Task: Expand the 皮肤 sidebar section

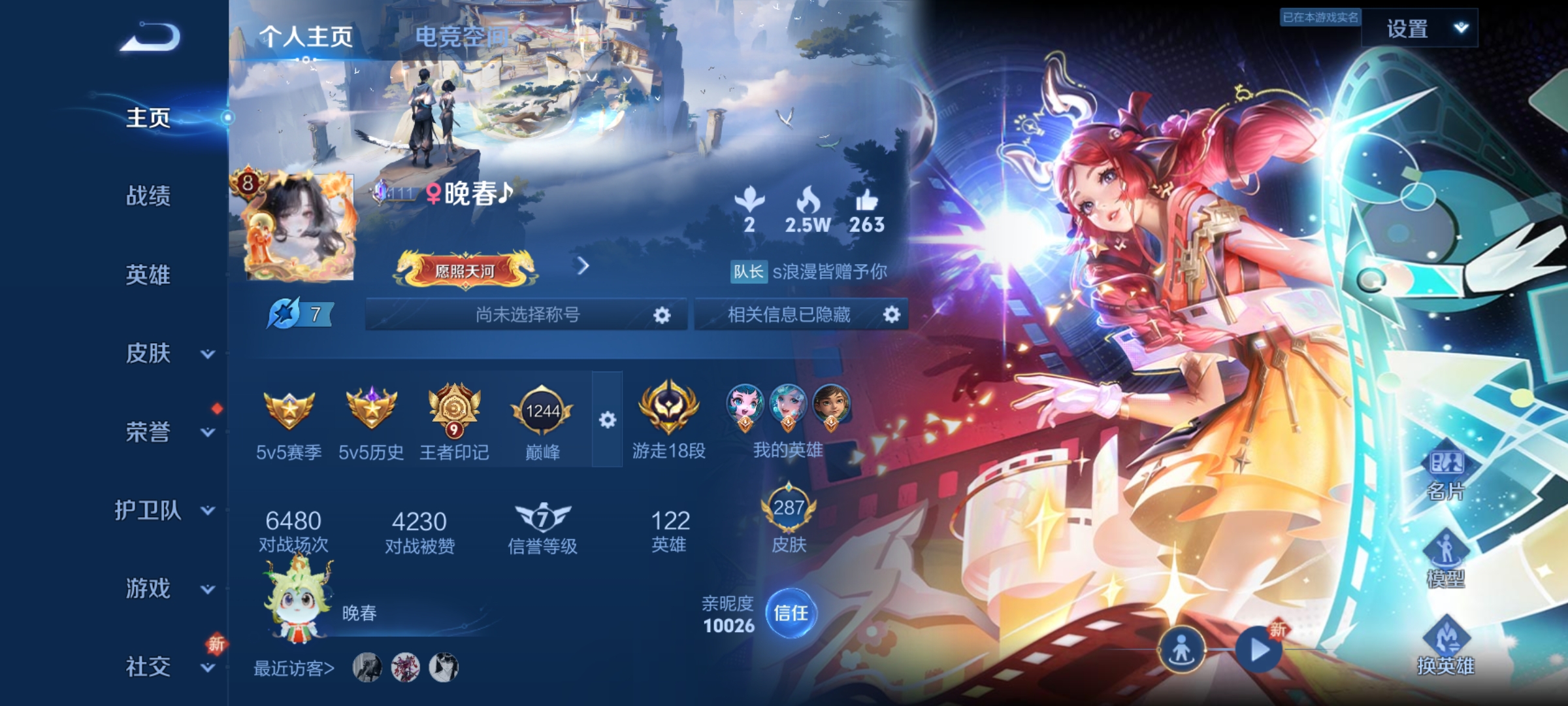Action: (149, 354)
